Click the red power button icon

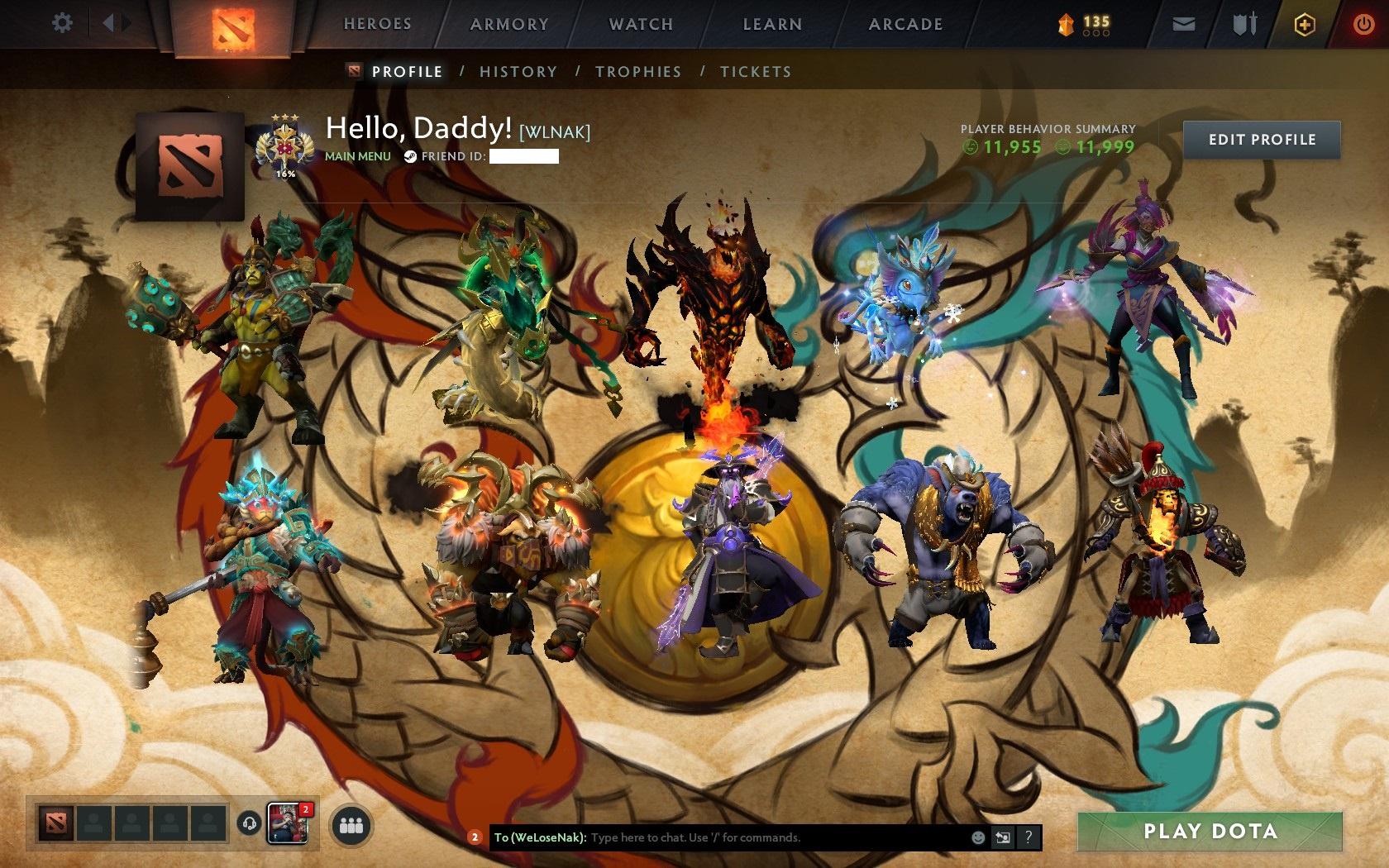click(1364, 24)
